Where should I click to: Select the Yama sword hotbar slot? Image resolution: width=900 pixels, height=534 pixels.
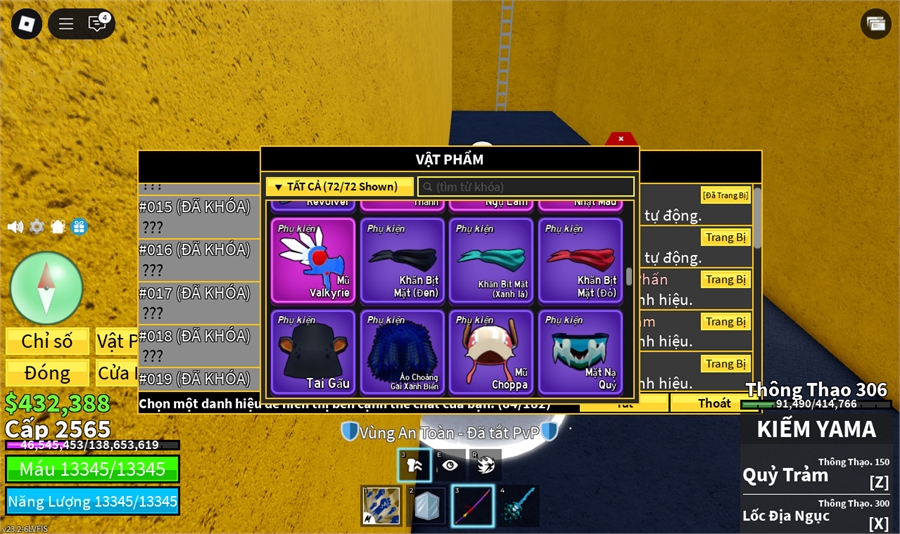point(472,506)
